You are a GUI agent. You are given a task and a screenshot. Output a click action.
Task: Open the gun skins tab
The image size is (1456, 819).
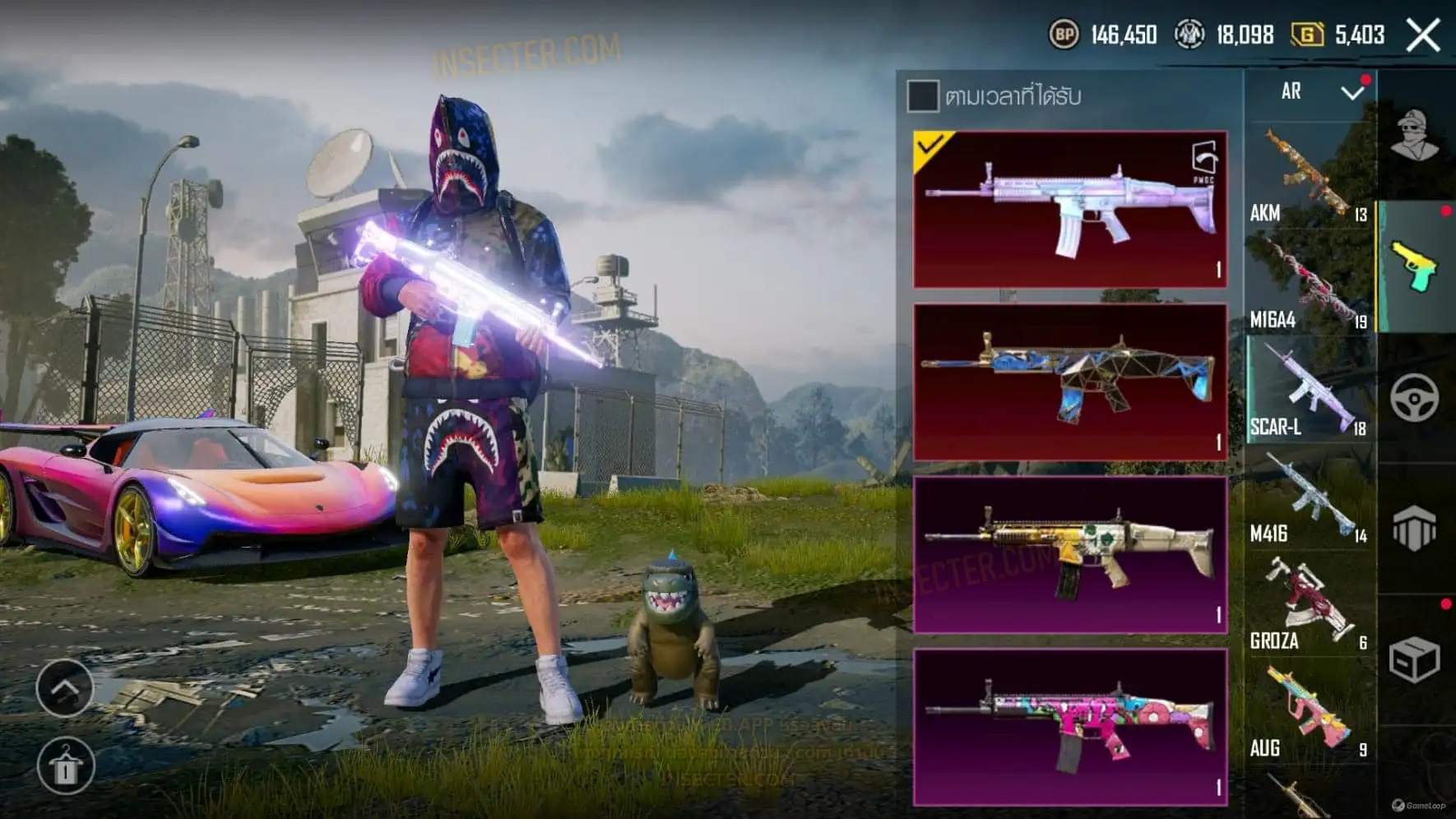1415,266
